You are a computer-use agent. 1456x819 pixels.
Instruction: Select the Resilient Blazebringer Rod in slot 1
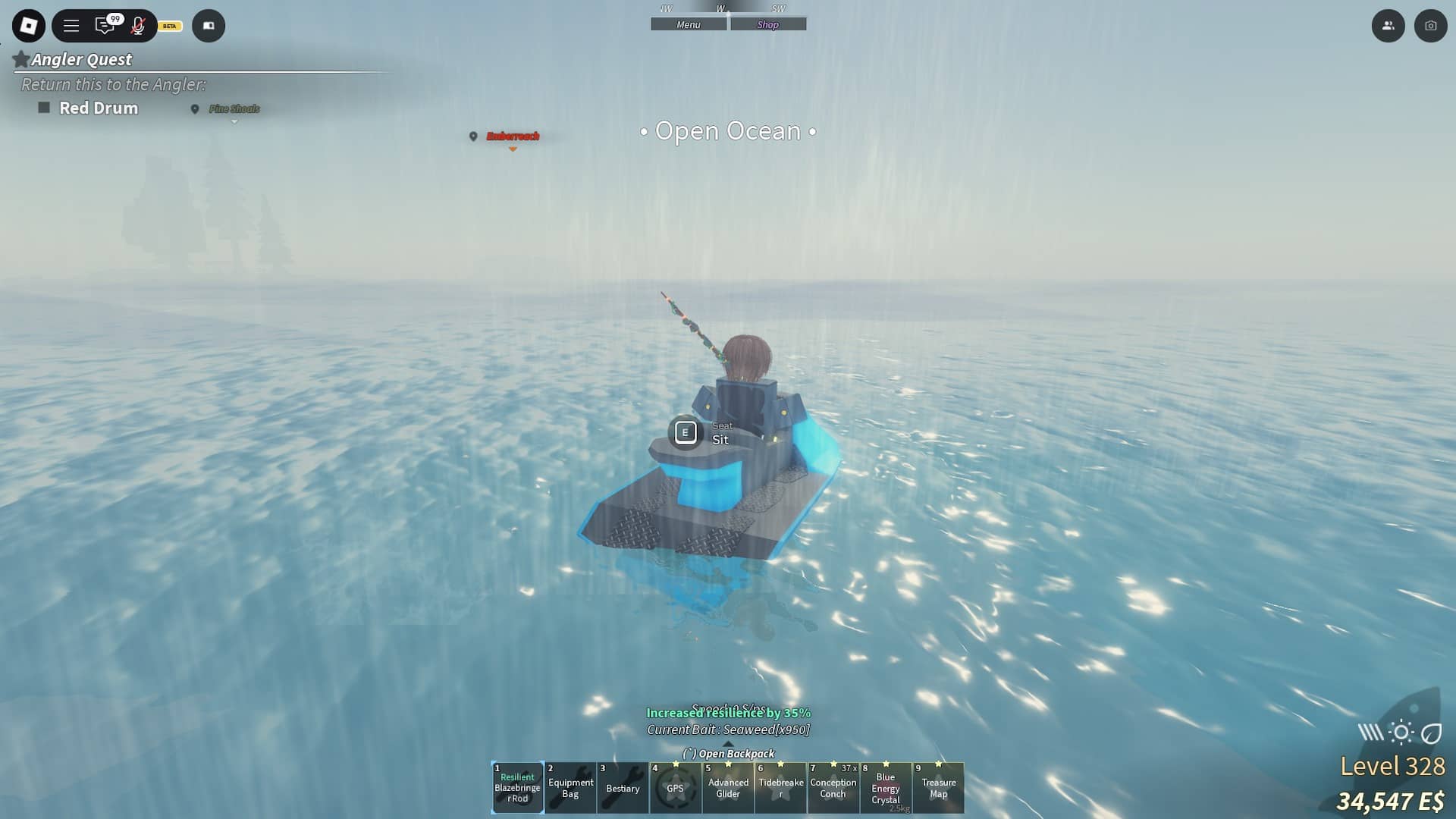click(x=518, y=788)
